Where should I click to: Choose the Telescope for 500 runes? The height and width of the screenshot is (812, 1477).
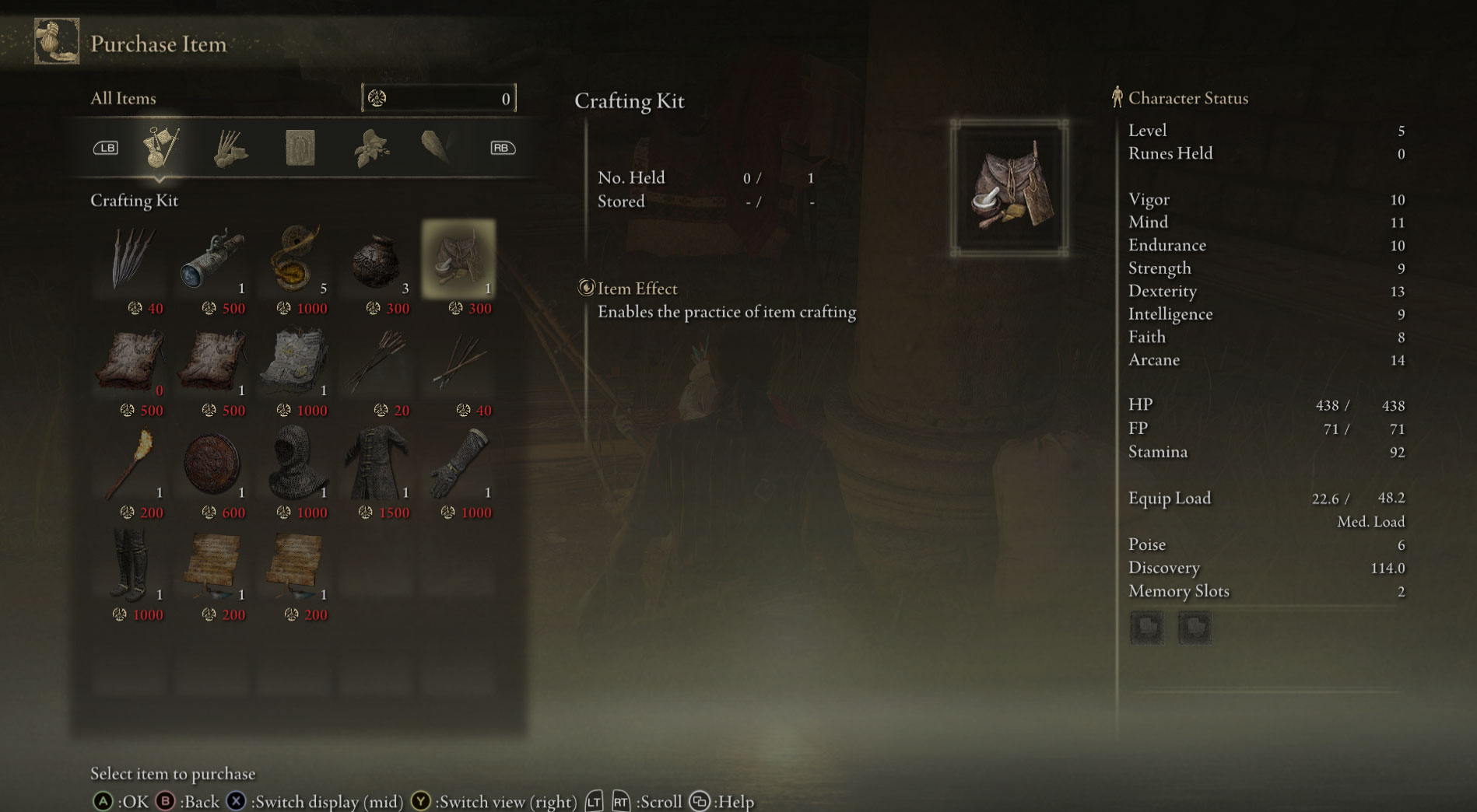click(212, 259)
